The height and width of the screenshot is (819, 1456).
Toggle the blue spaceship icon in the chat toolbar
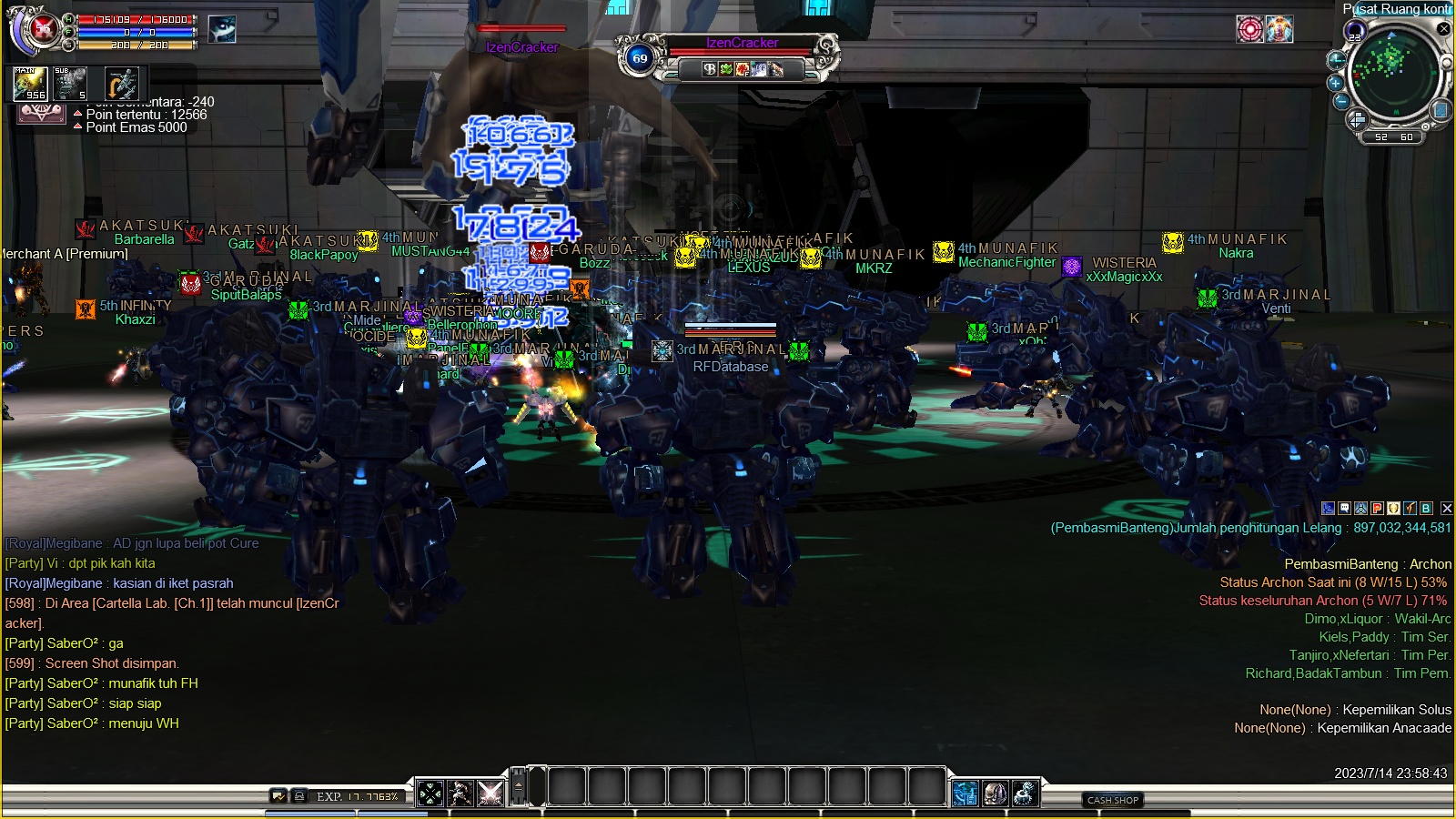point(1360,511)
